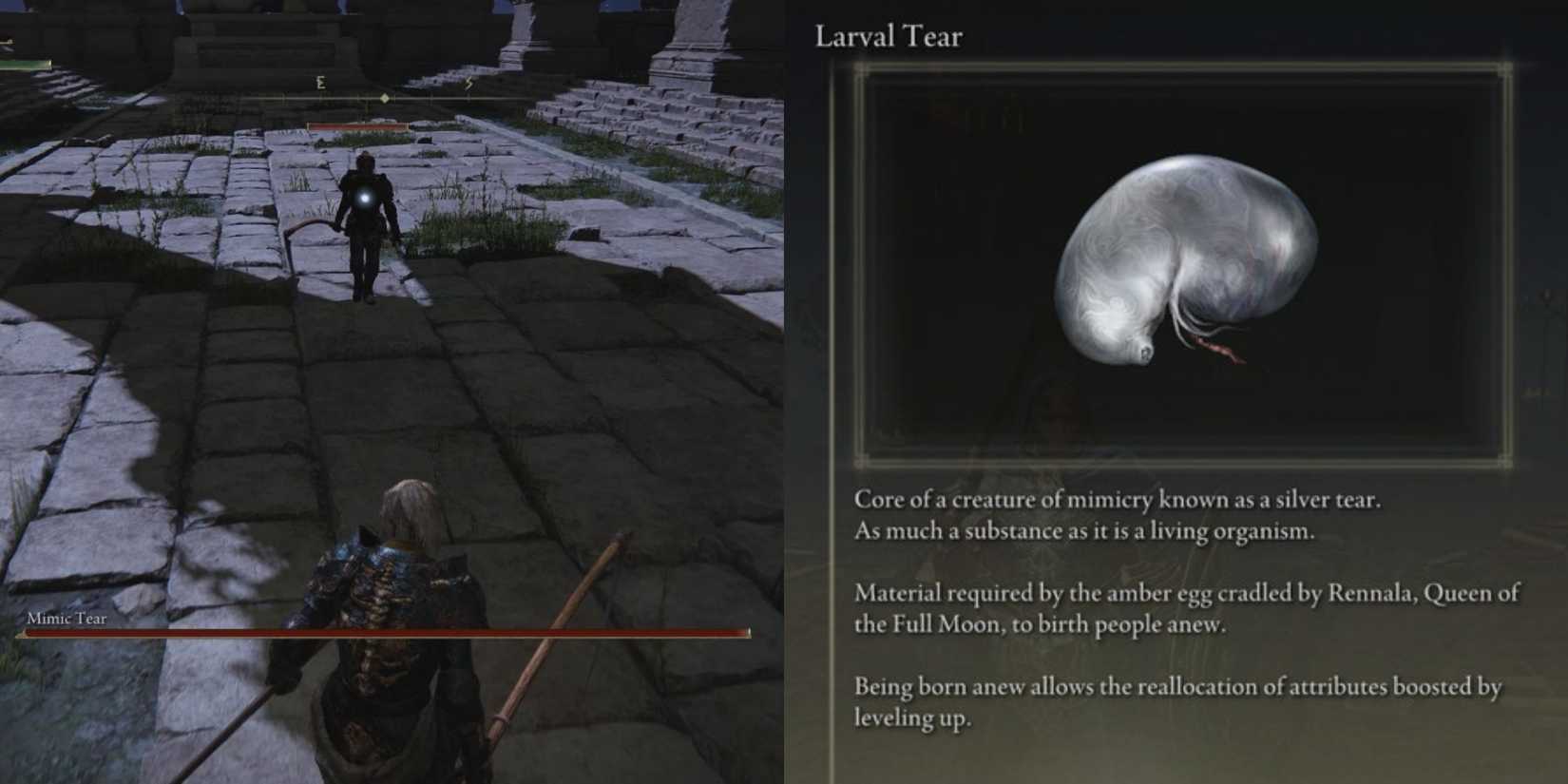Select the 'Larval Tear' title text
Viewport: 1568px width, 784px height.
889,36
